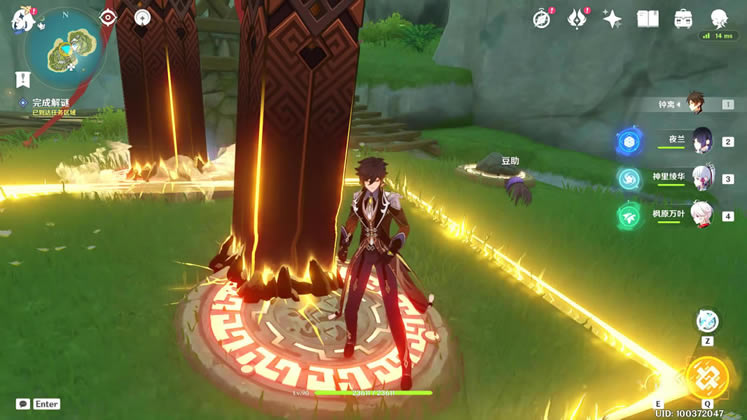Viewport: 747px width, 420px height.
Task: Open the chat box speech bubble
Action: point(22,404)
